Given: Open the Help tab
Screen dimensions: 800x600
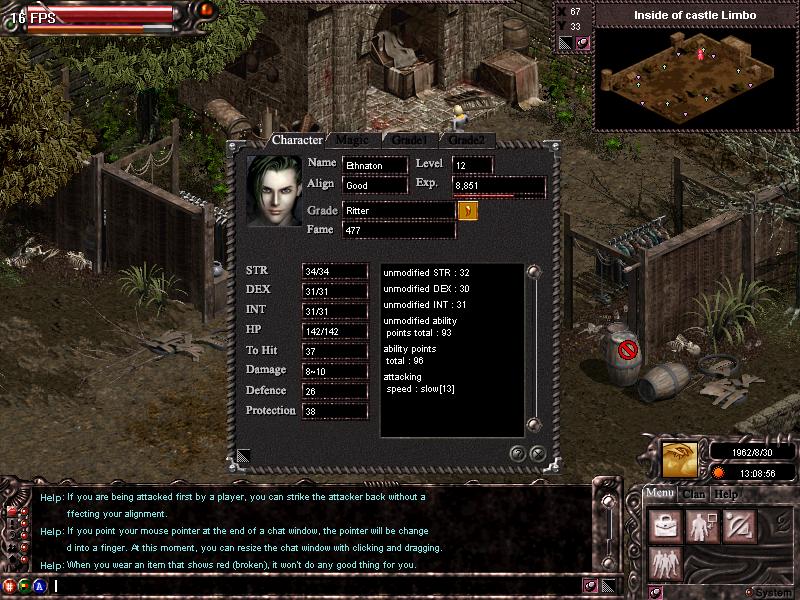Looking at the screenshot, I should click(x=726, y=493).
